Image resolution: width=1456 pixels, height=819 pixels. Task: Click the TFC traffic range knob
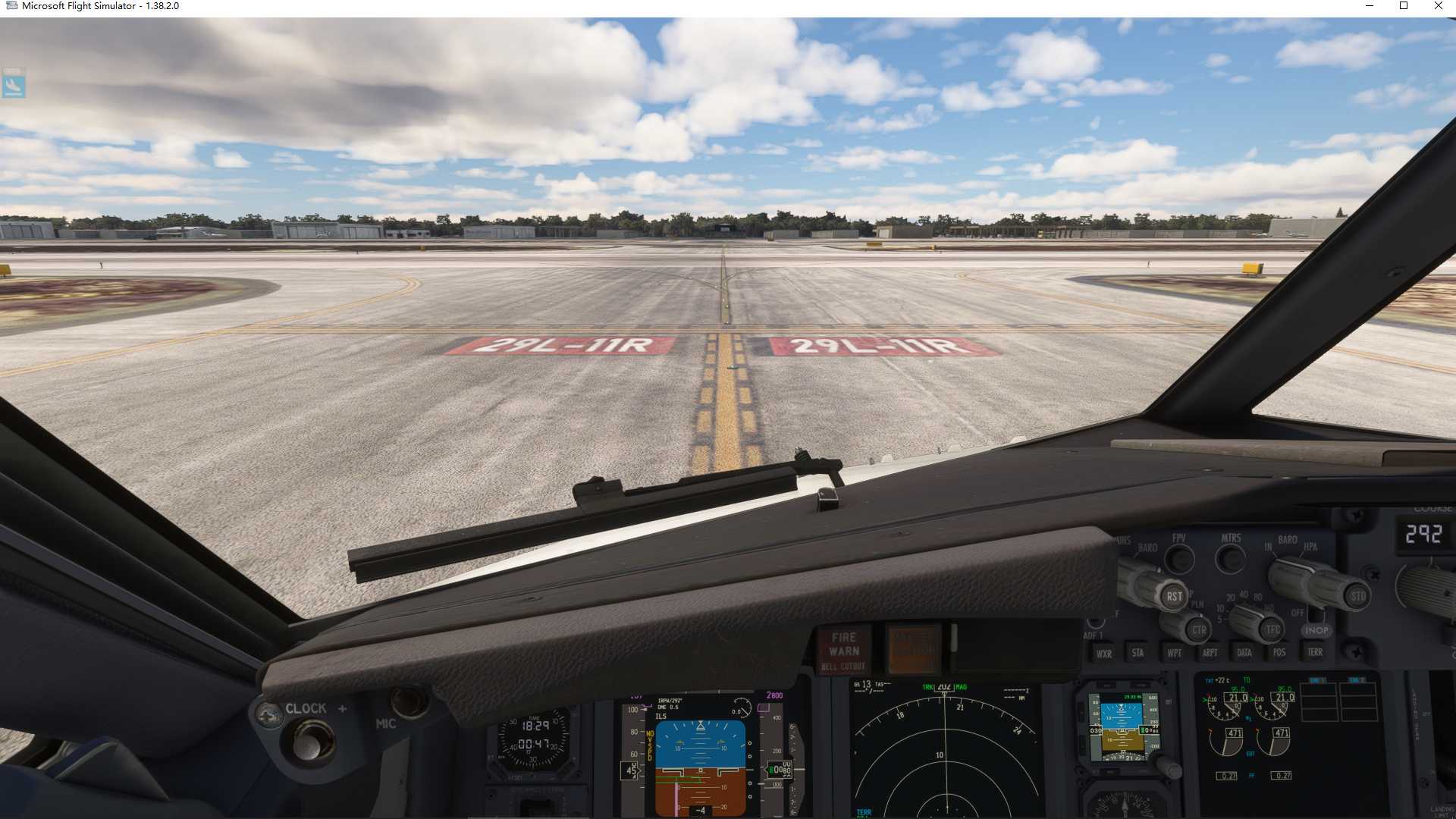[x=1271, y=629]
